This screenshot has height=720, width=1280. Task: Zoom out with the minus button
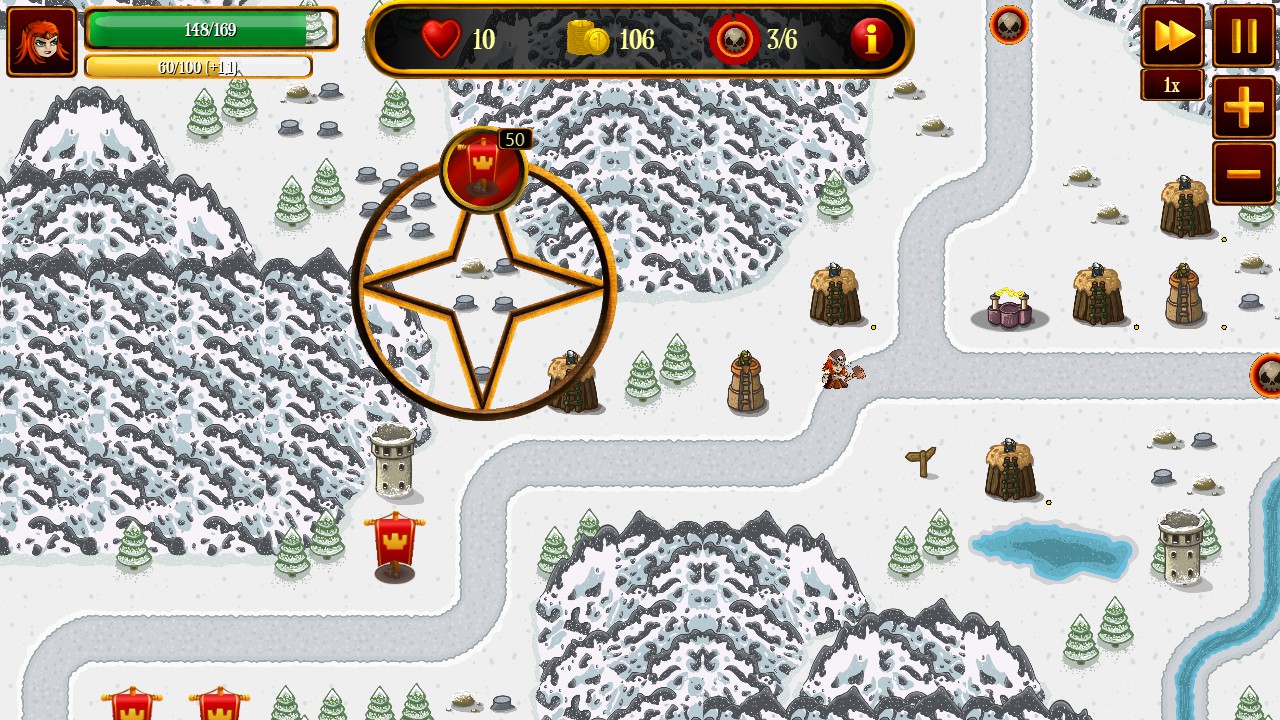[1244, 173]
